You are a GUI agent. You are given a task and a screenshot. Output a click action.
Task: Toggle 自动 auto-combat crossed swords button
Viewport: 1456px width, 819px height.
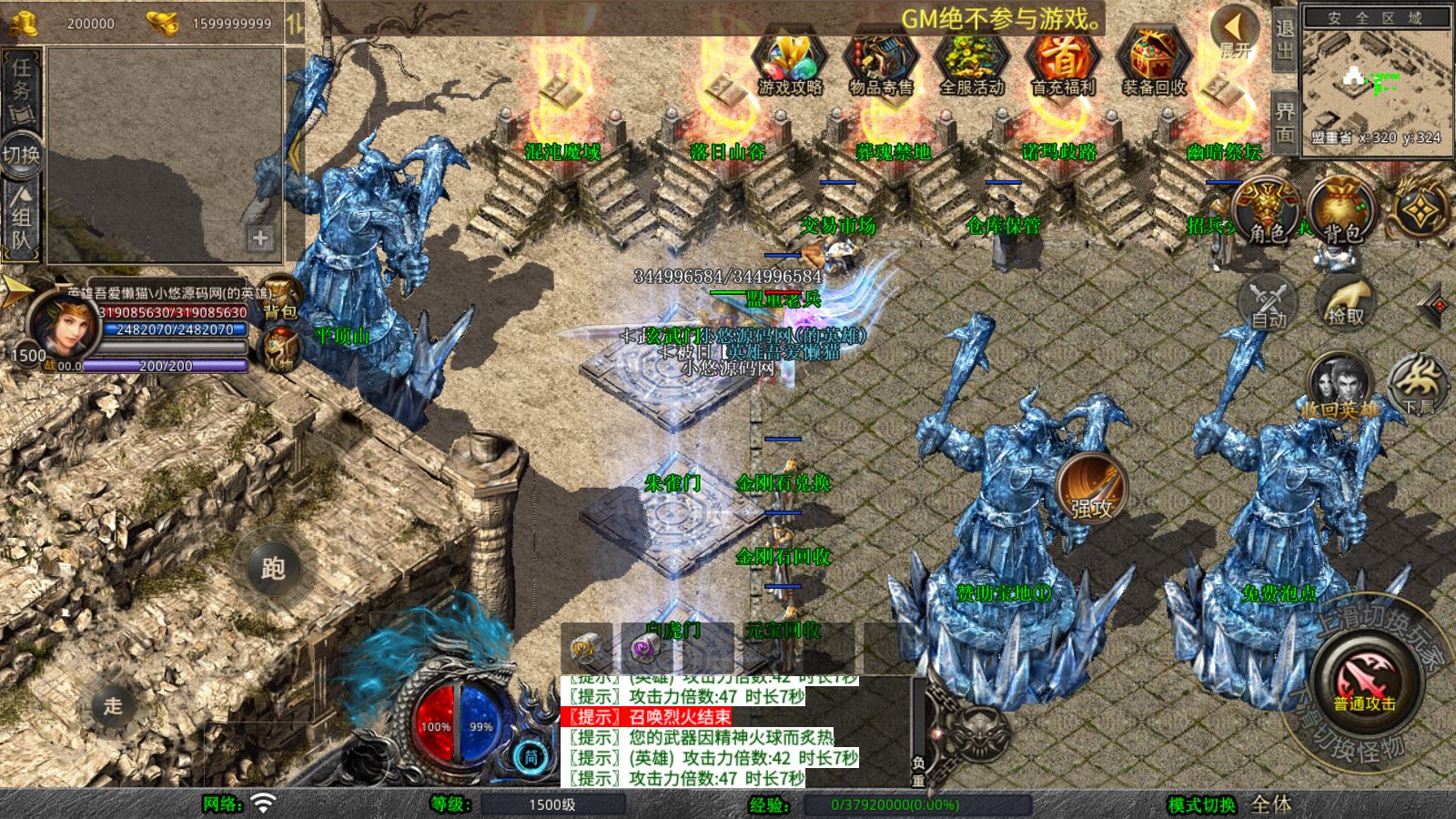1269,302
